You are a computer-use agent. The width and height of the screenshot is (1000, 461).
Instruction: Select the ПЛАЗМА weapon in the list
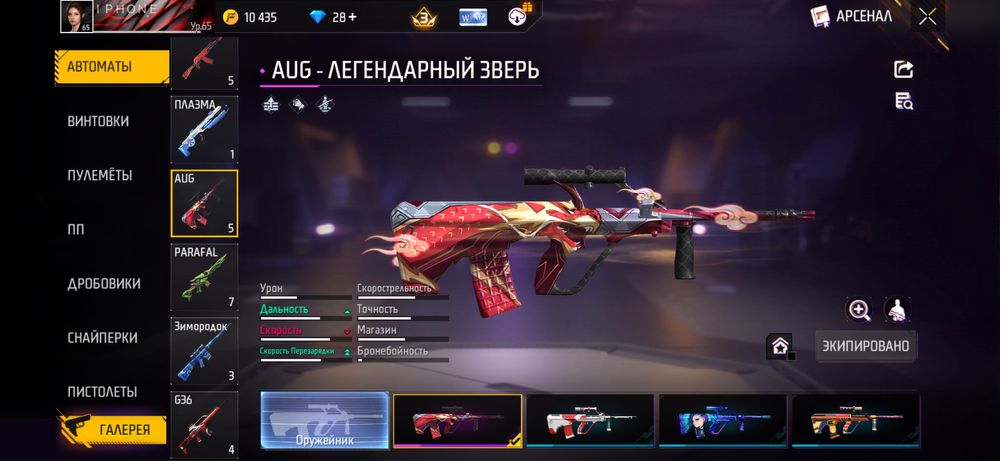point(205,130)
